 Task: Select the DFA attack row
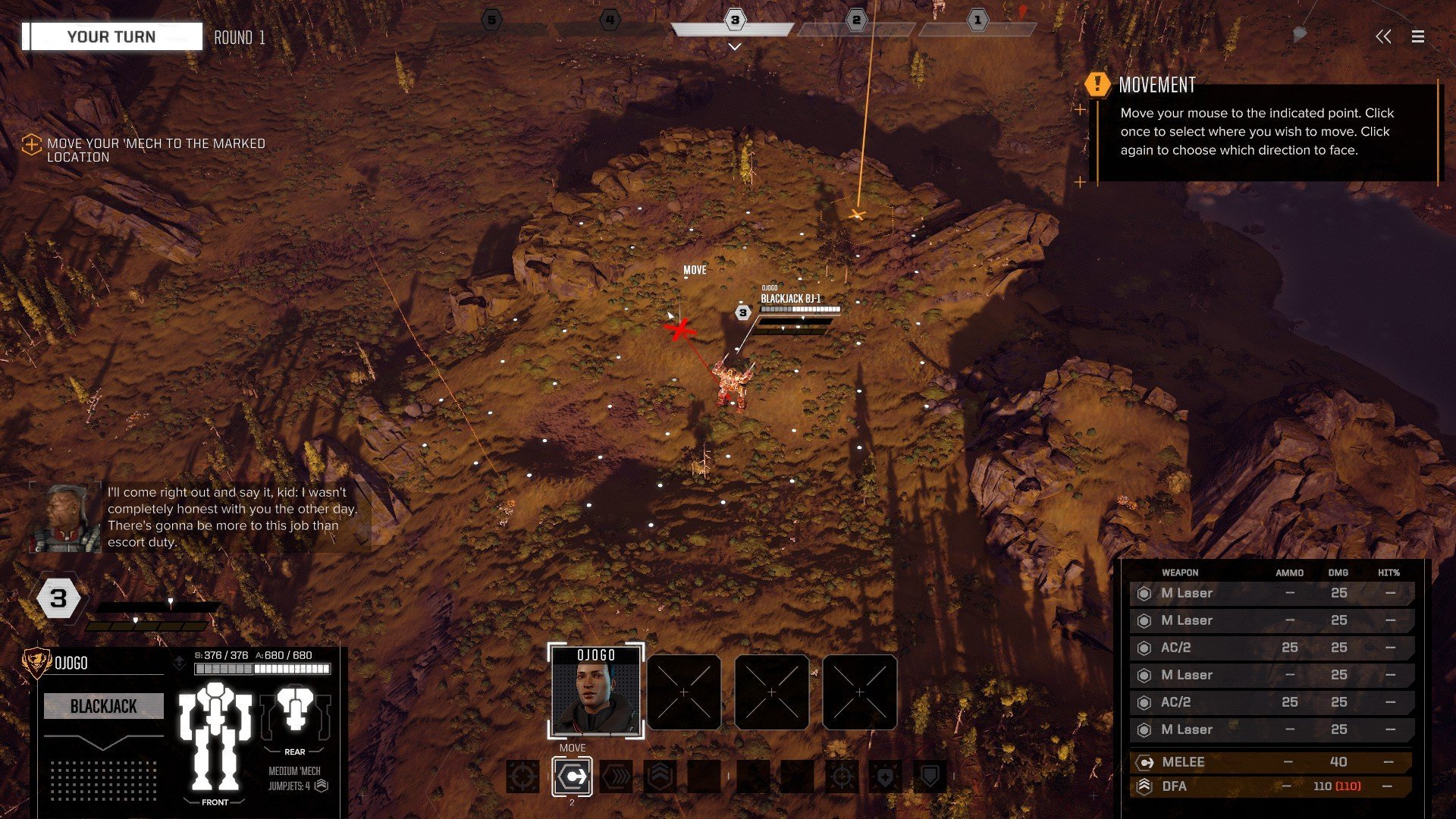(1271, 786)
